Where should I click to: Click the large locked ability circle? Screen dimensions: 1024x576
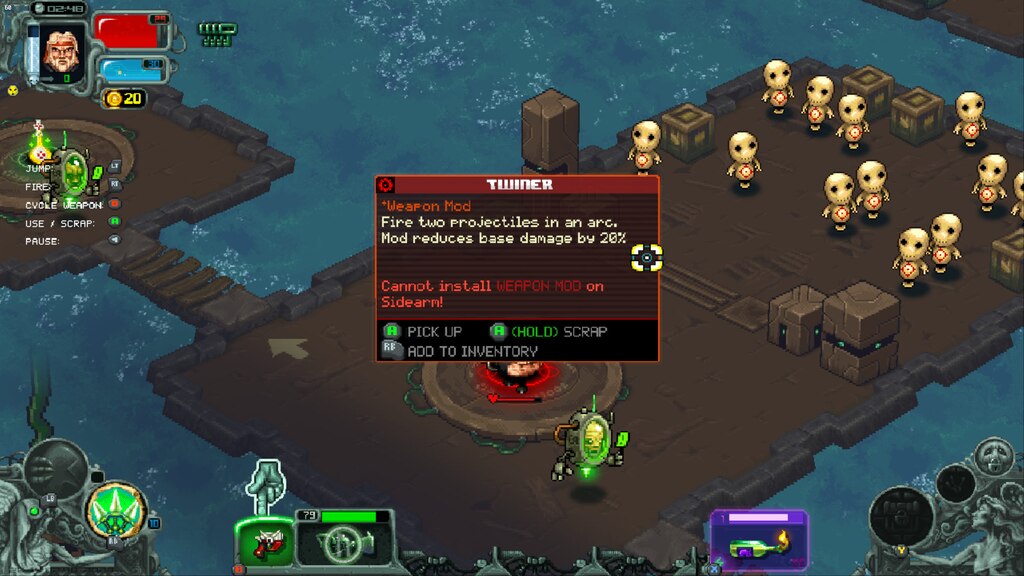click(x=902, y=516)
